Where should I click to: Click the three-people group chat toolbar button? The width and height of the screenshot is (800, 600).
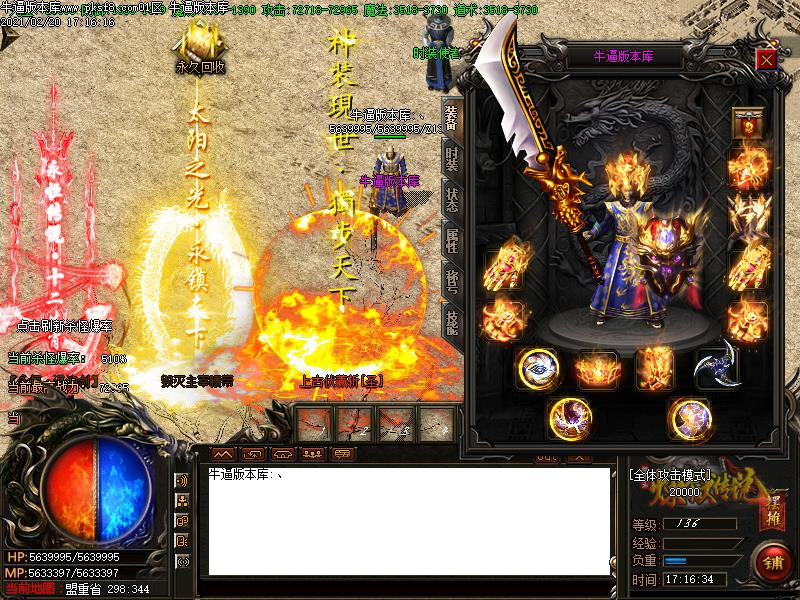click(313, 454)
